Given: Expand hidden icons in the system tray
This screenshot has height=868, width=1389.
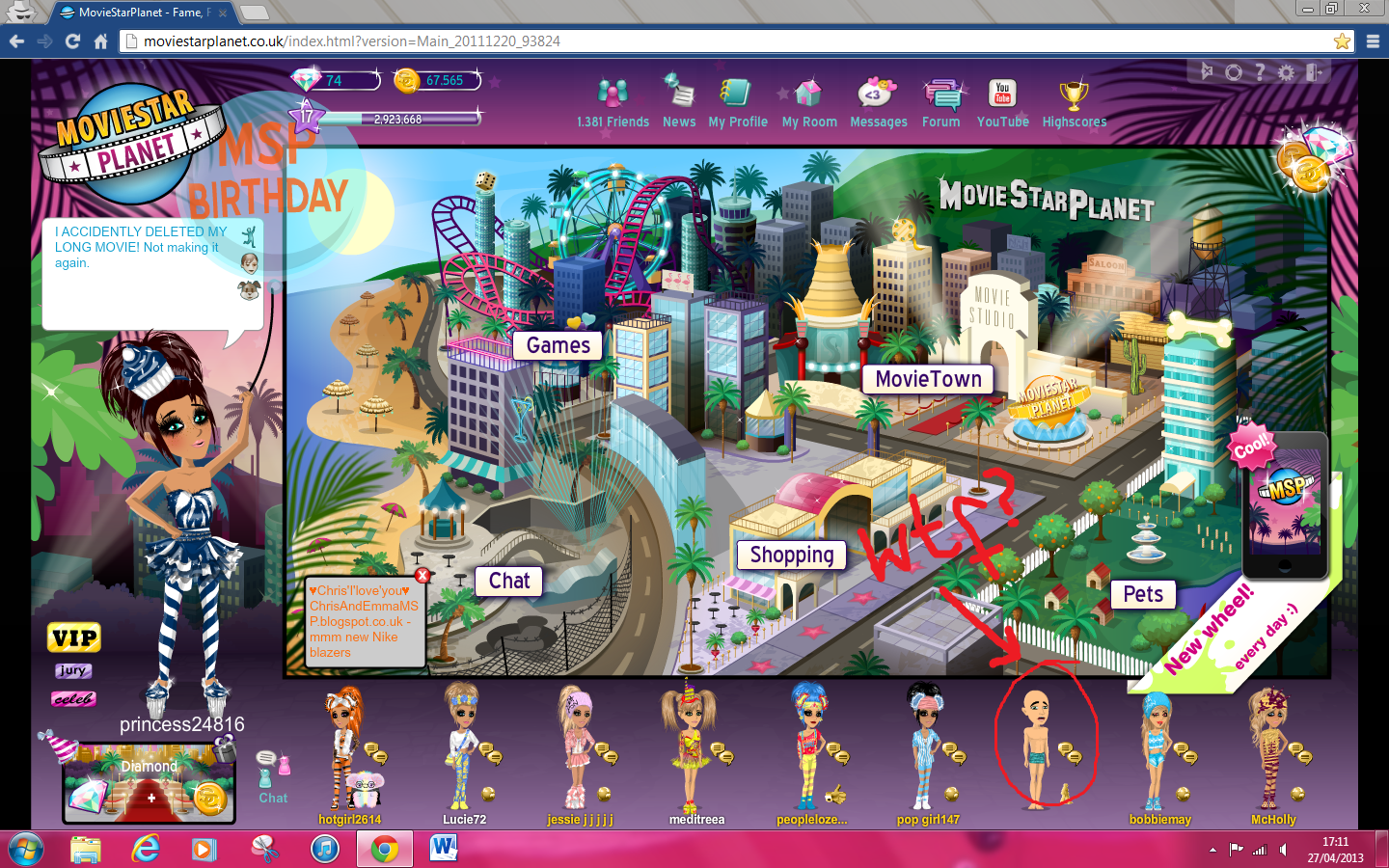Looking at the screenshot, I should (x=1213, y=849).
